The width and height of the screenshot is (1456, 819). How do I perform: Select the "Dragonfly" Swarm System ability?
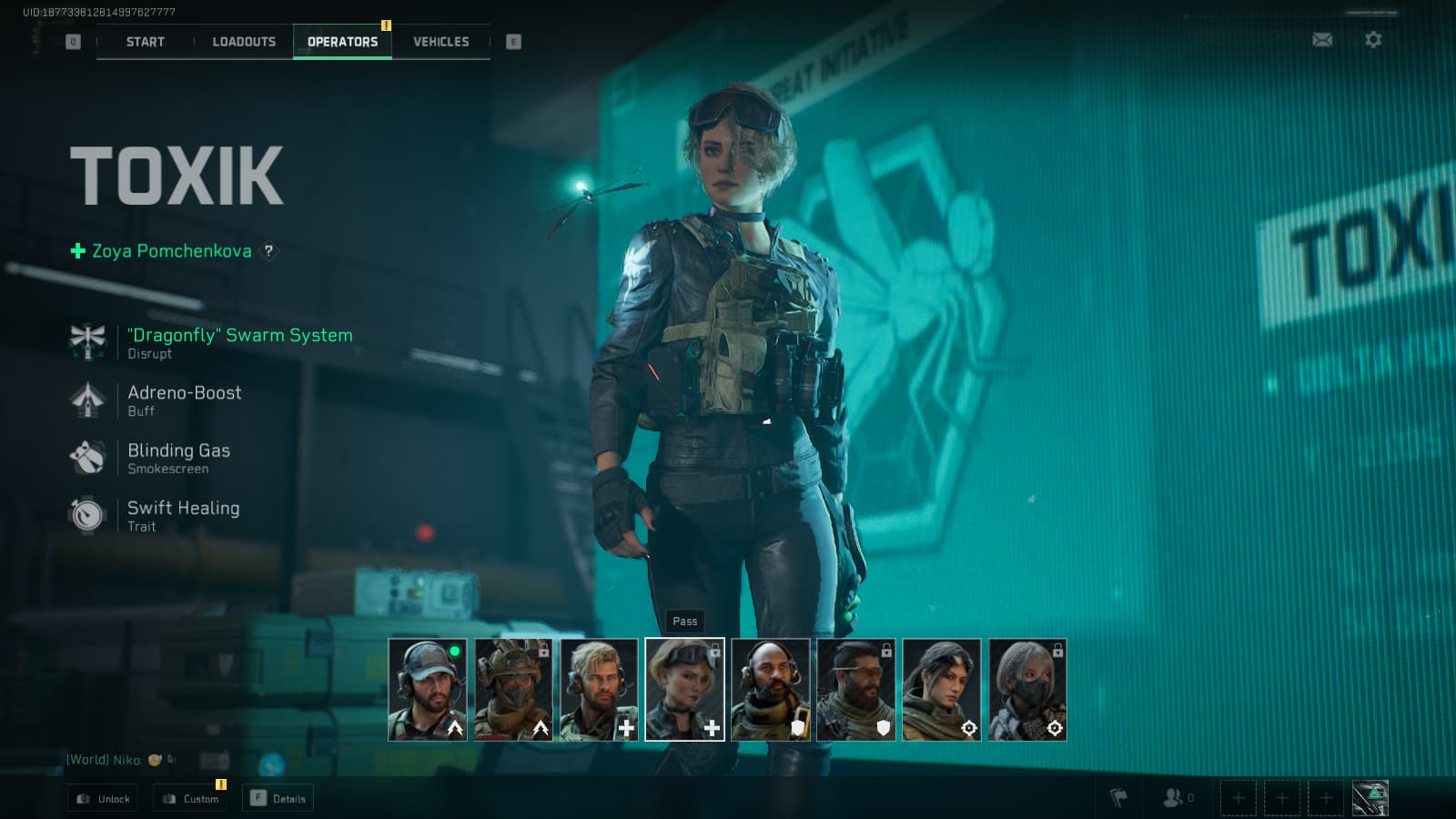tap(239, 336)
